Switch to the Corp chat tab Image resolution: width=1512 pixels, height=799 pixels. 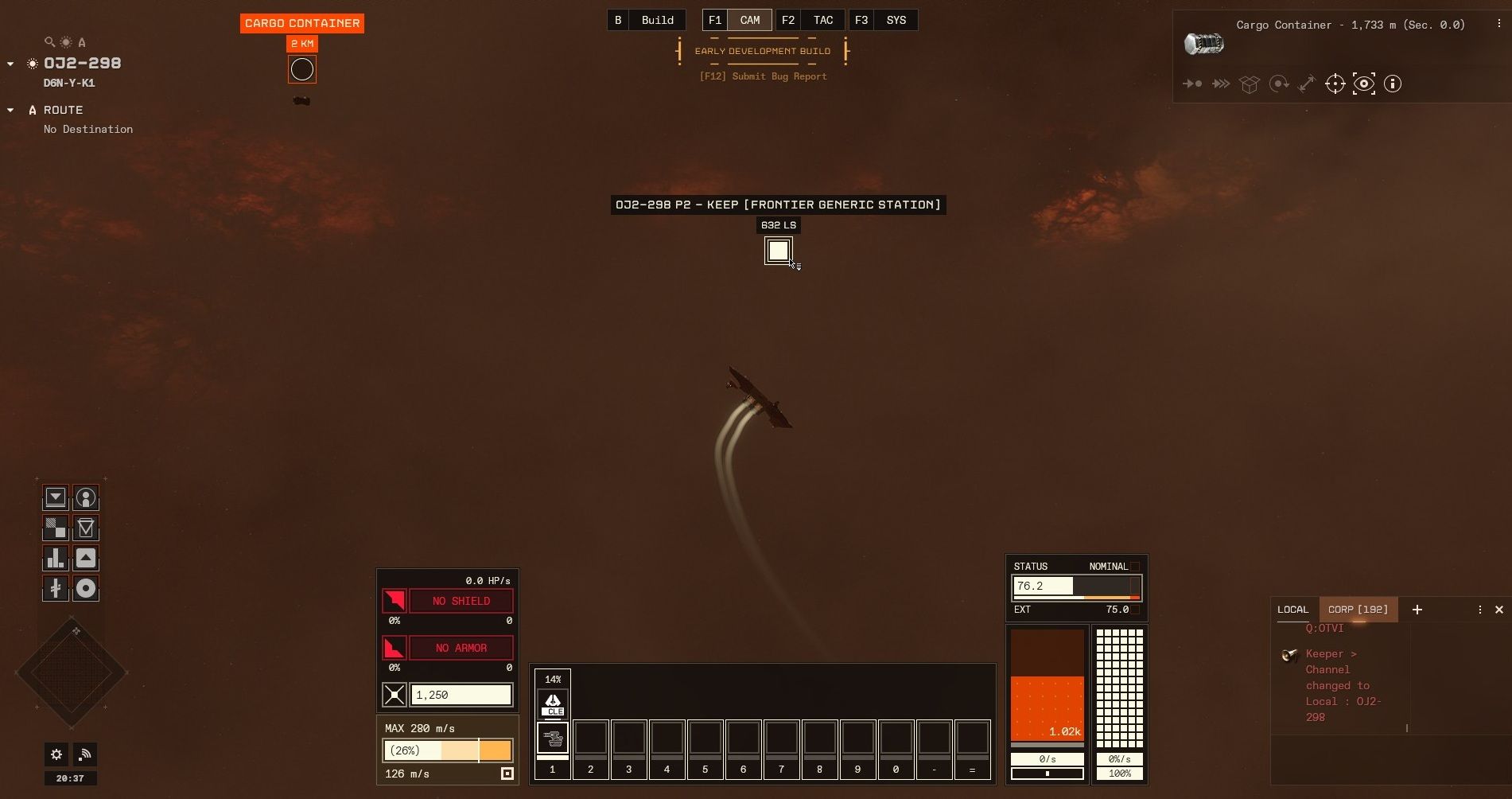coord(1358,610)
